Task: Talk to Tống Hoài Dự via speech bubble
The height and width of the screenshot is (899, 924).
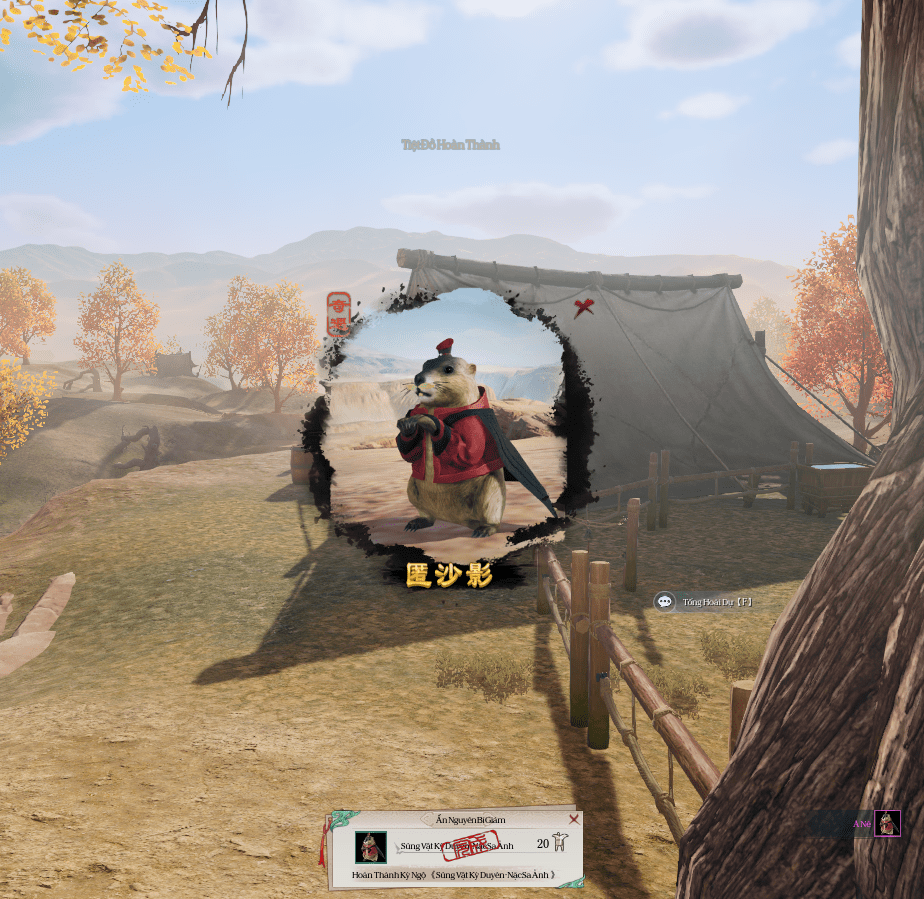Action: pos(665,602)
